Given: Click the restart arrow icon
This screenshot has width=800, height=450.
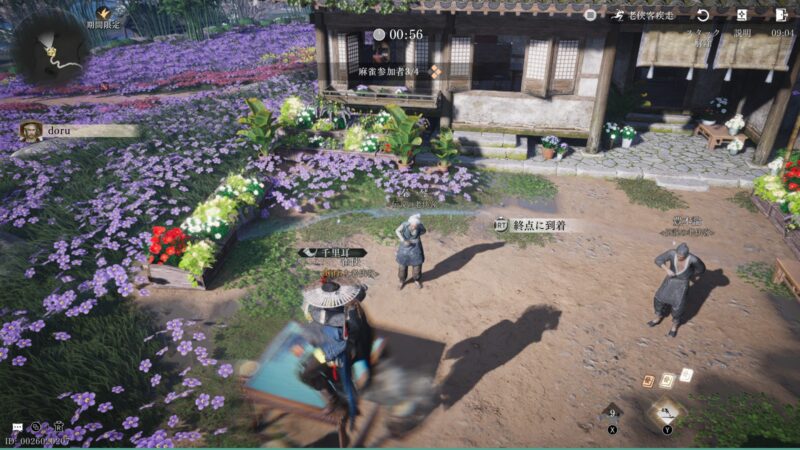Looking at the screenshot, I should pos(703,15).
